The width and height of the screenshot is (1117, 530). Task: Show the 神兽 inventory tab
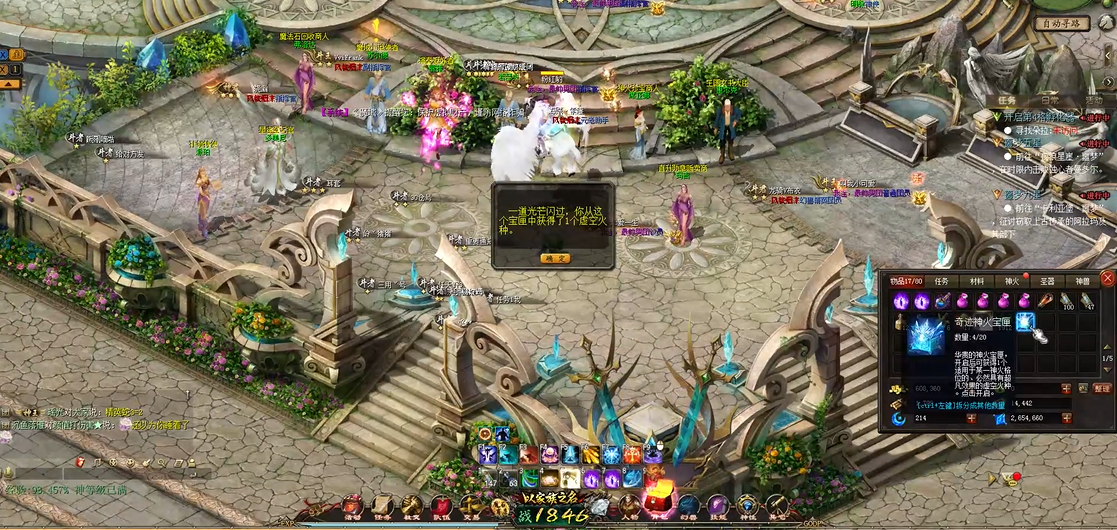[x=1082, y=282]
